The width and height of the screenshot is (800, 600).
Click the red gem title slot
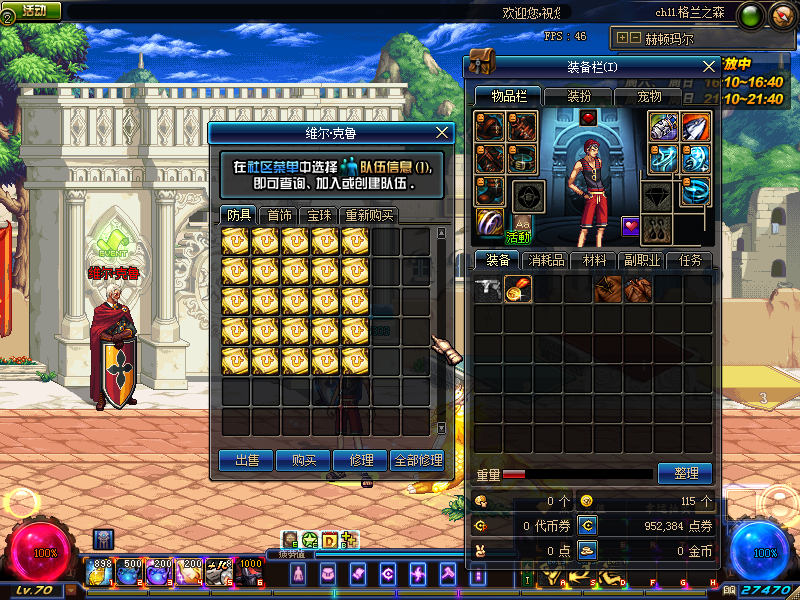(588, 117)
